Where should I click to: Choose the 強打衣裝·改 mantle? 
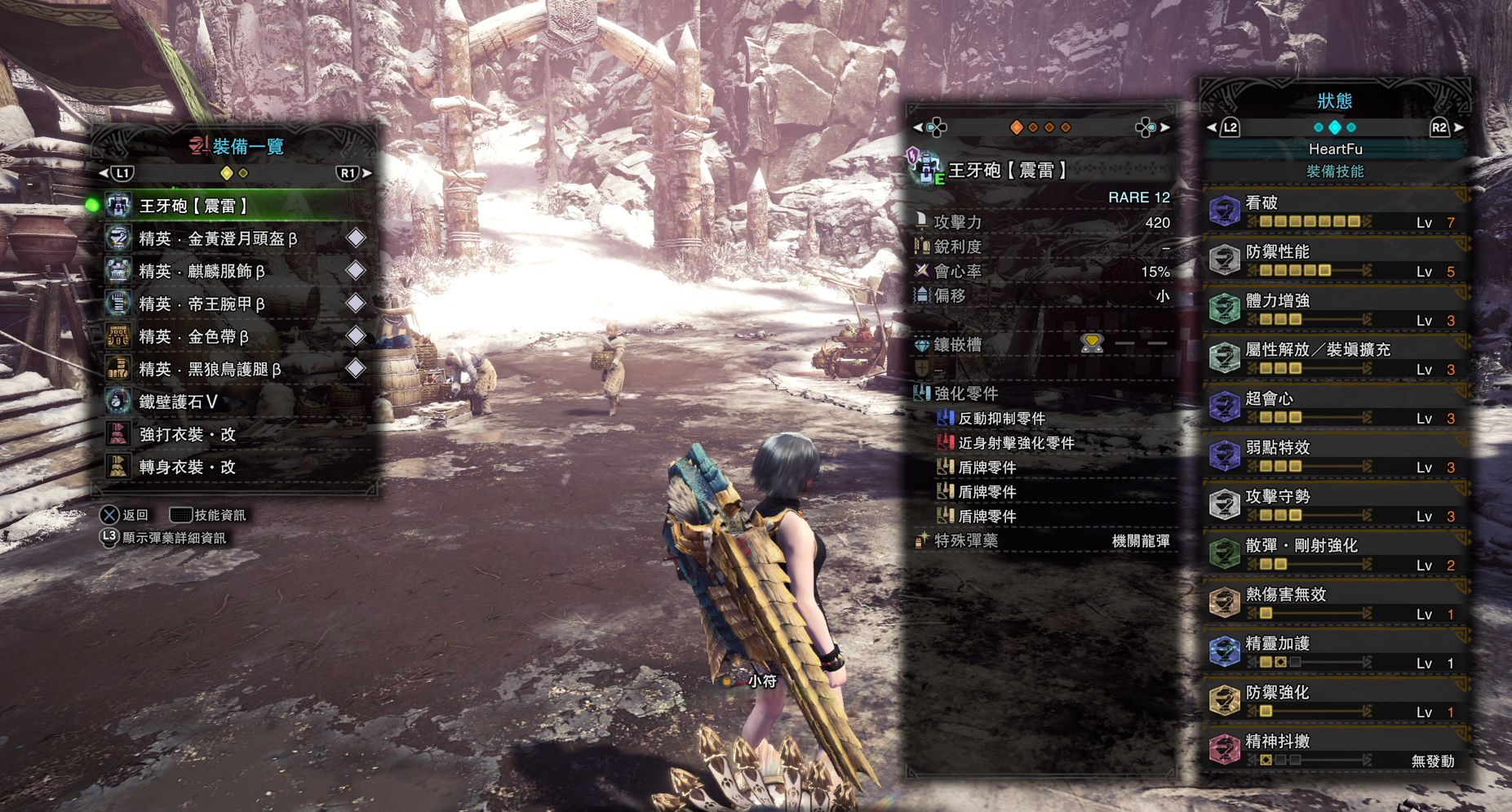coord(187,434)
